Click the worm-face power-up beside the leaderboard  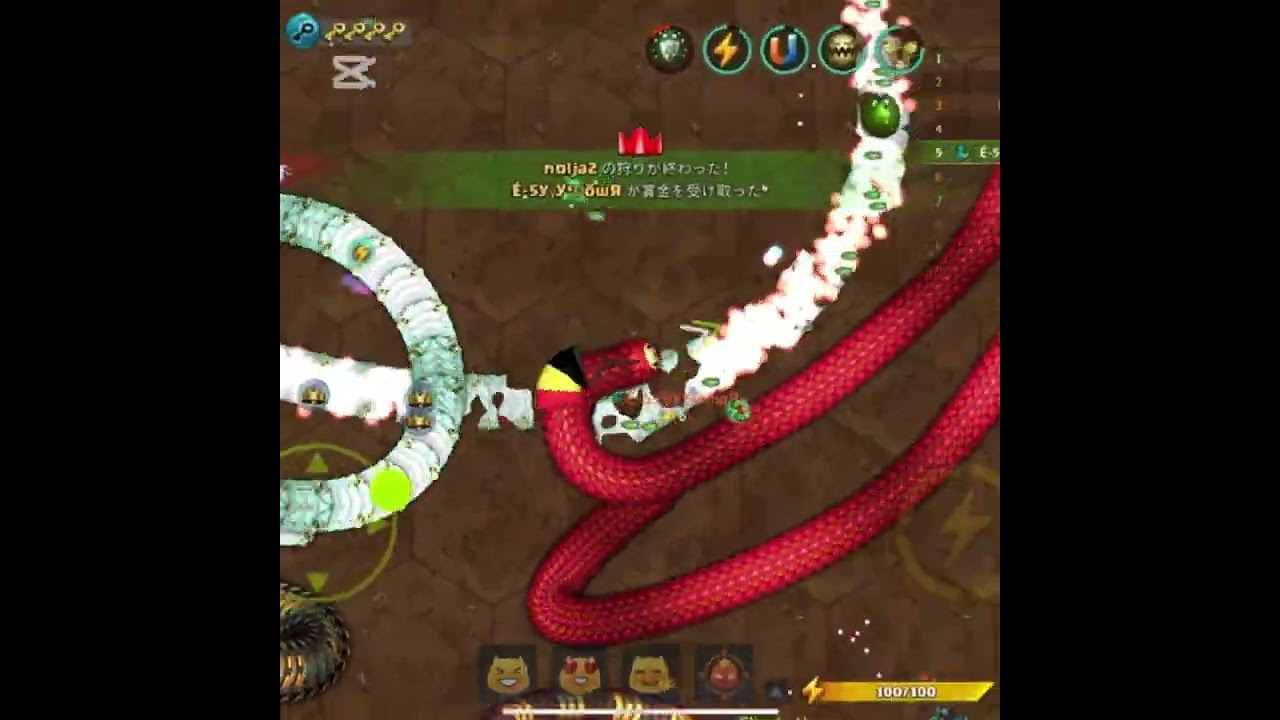point(898,48)
